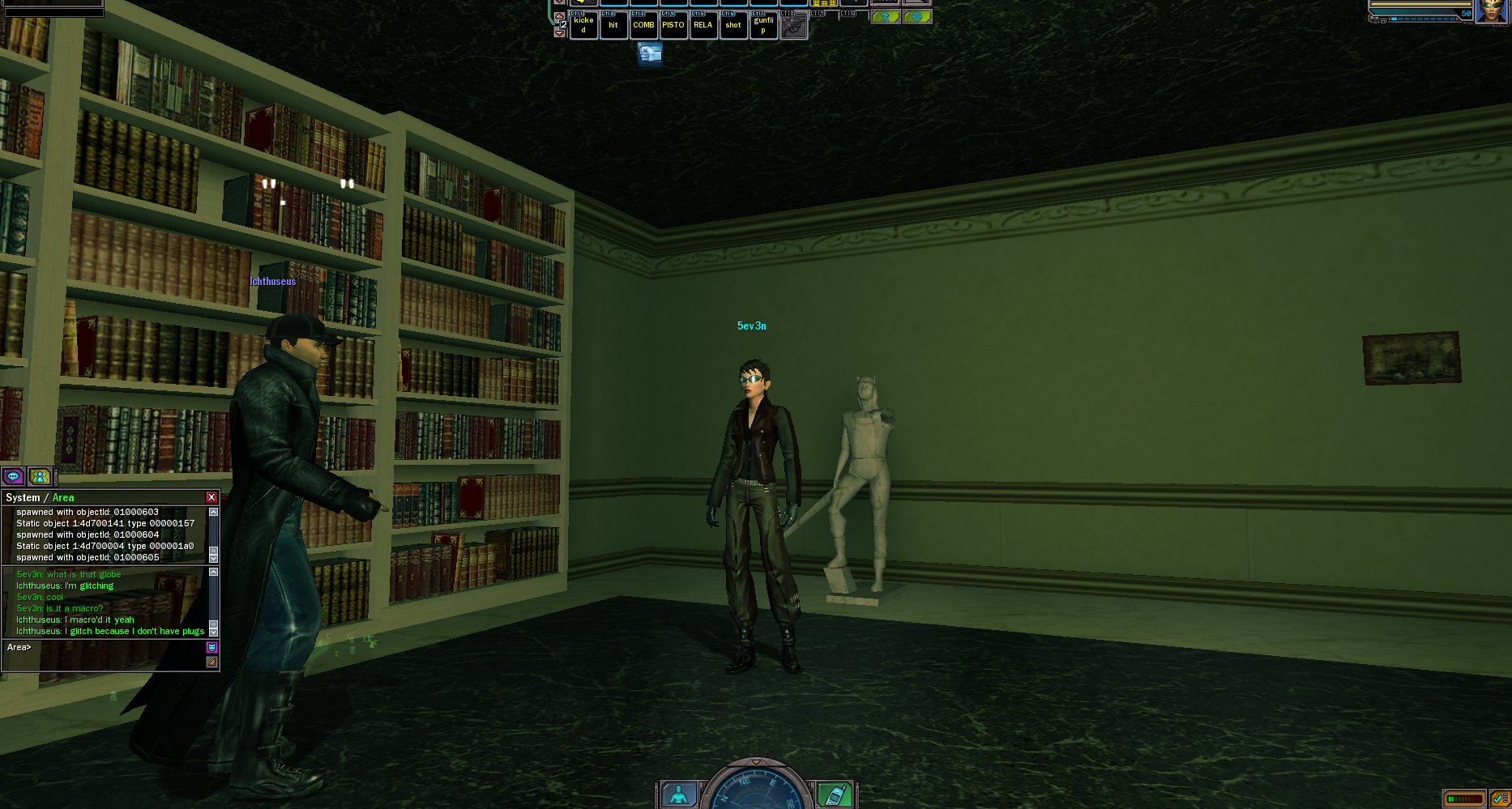Click the blue fist ability icon

coord(650,54)
